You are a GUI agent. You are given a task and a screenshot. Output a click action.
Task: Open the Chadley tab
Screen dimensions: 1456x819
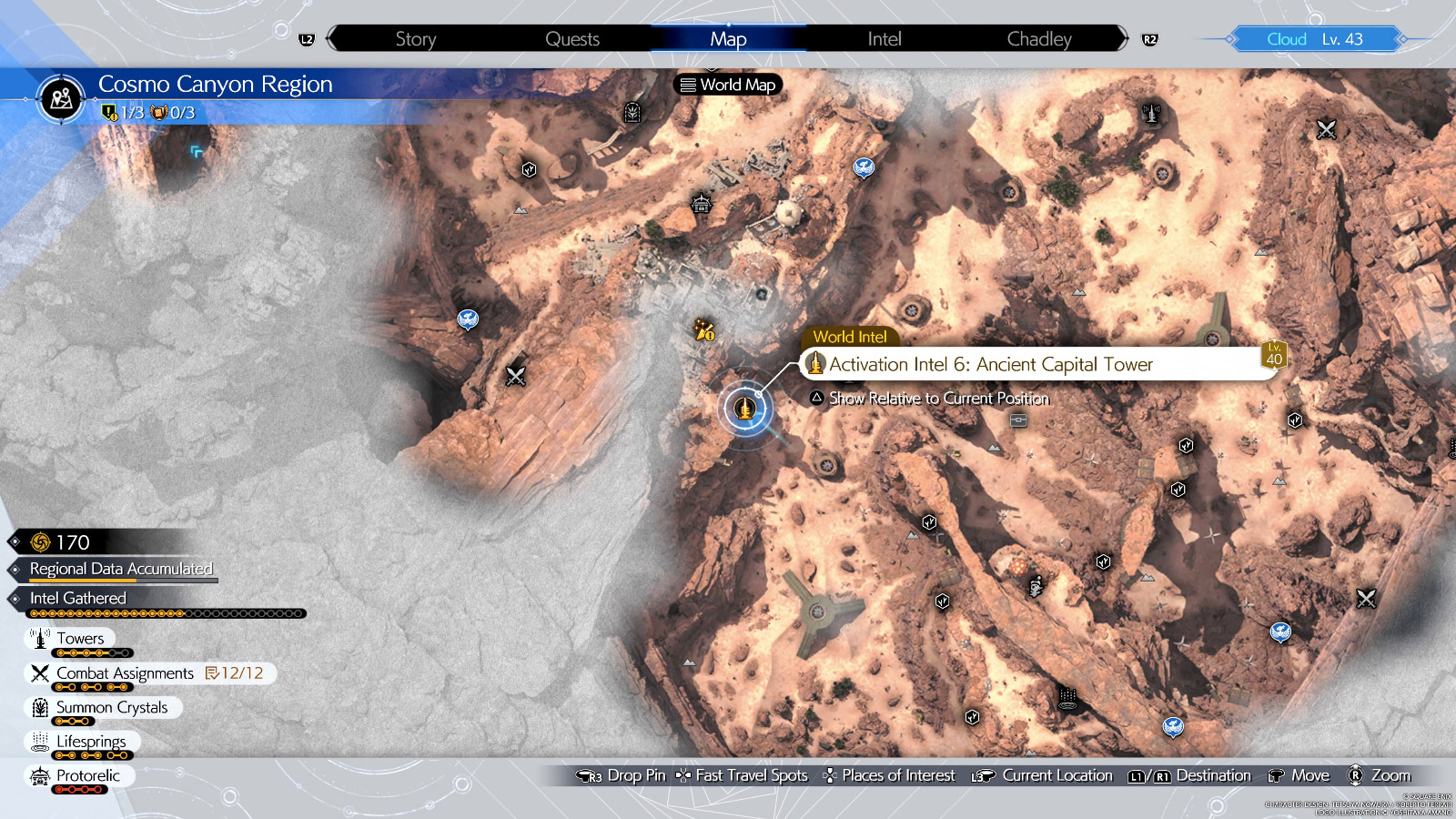tap(1038, 39)
